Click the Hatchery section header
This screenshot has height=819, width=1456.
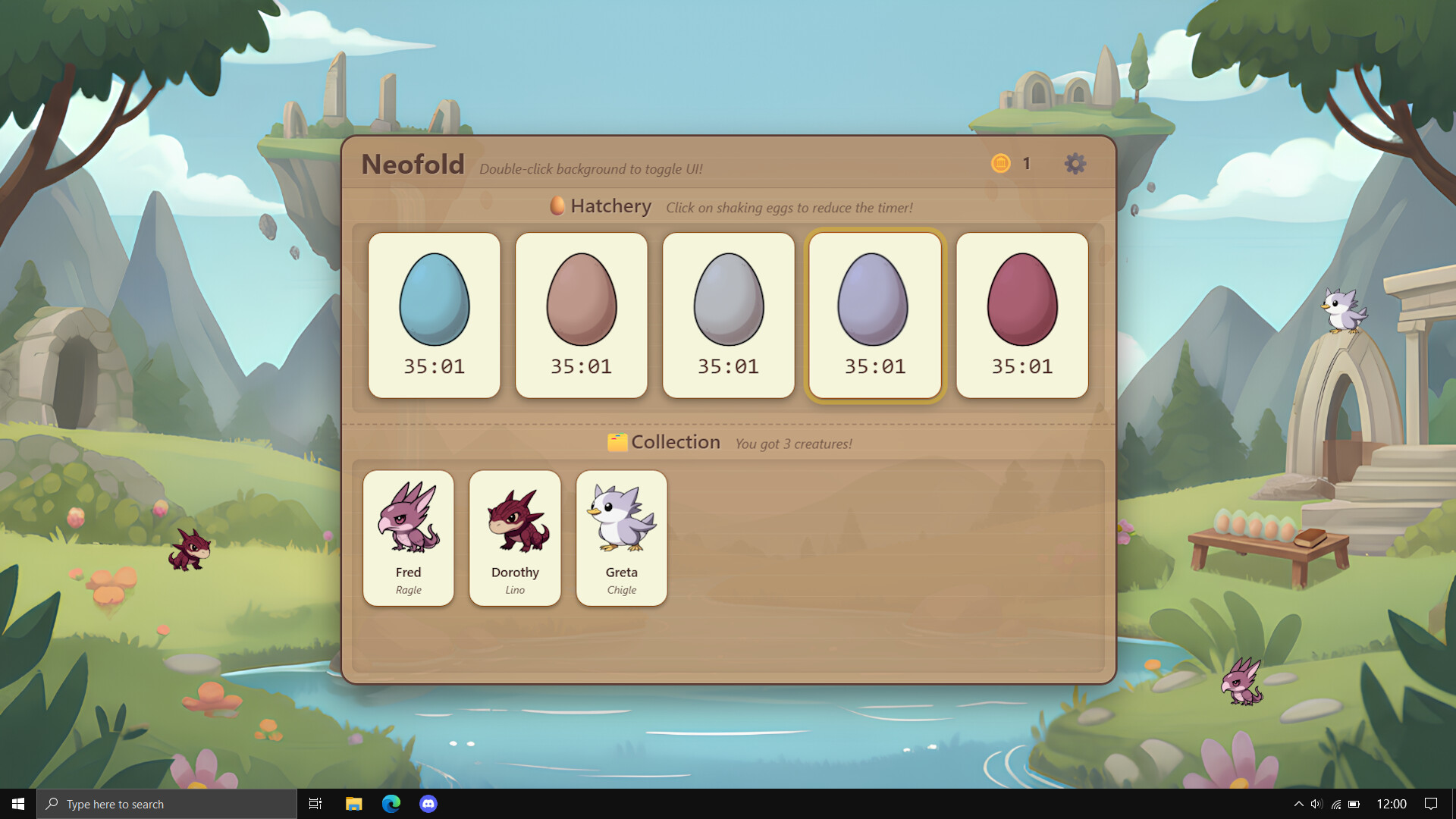[610, 206]
